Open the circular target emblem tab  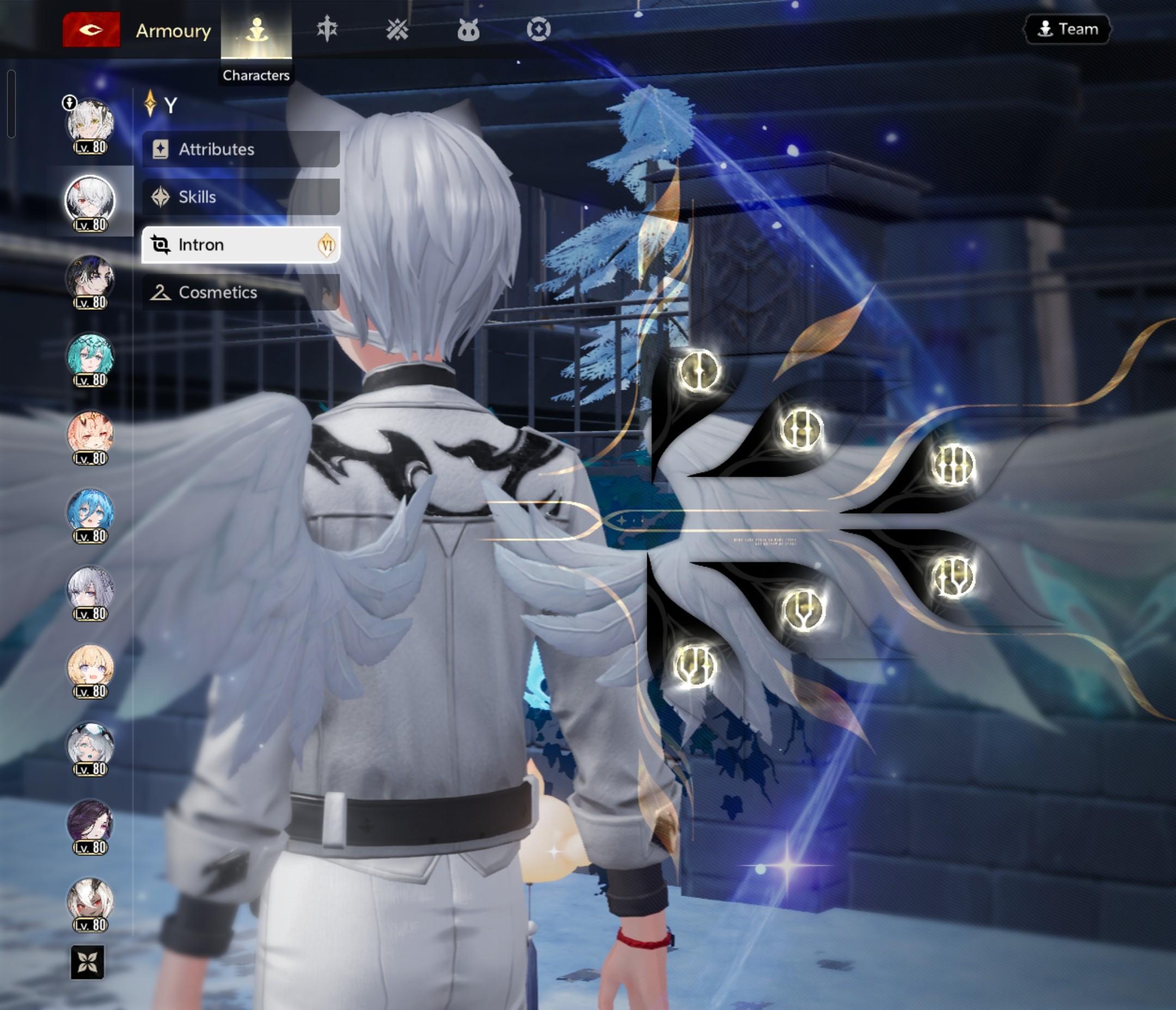[538, 29]
